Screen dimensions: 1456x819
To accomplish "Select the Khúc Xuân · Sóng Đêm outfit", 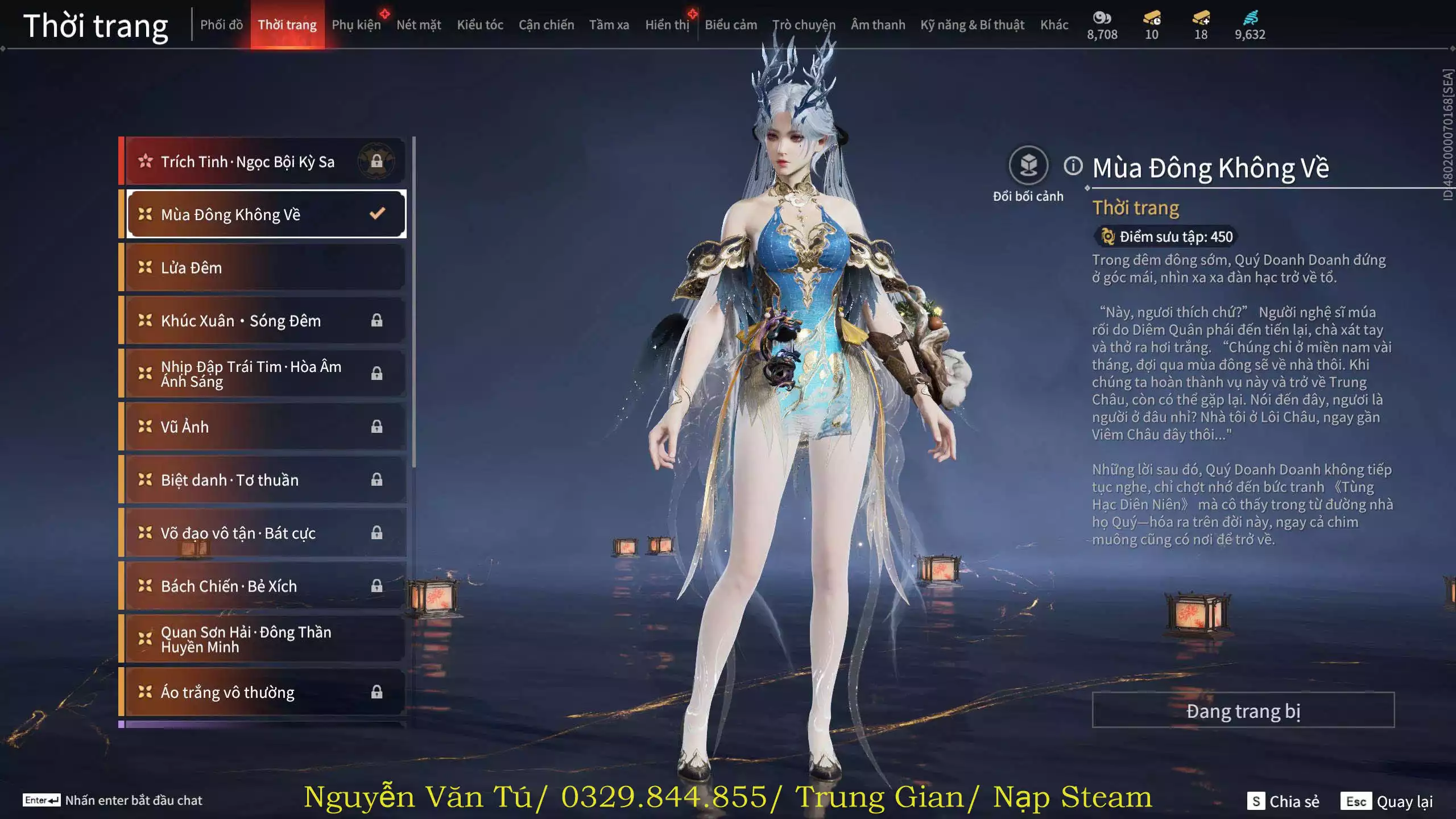I will [264, 321].
